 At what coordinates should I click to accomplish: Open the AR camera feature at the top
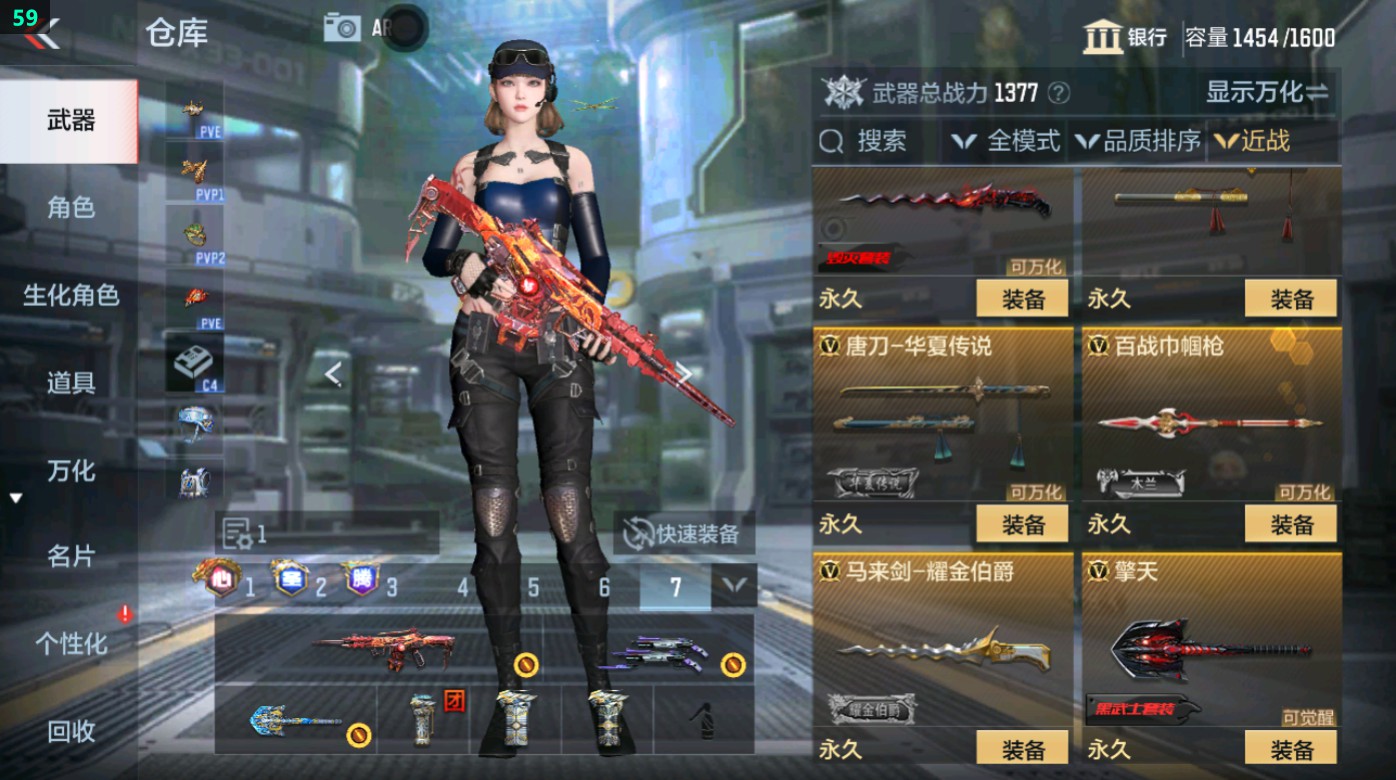pos(341,28)
